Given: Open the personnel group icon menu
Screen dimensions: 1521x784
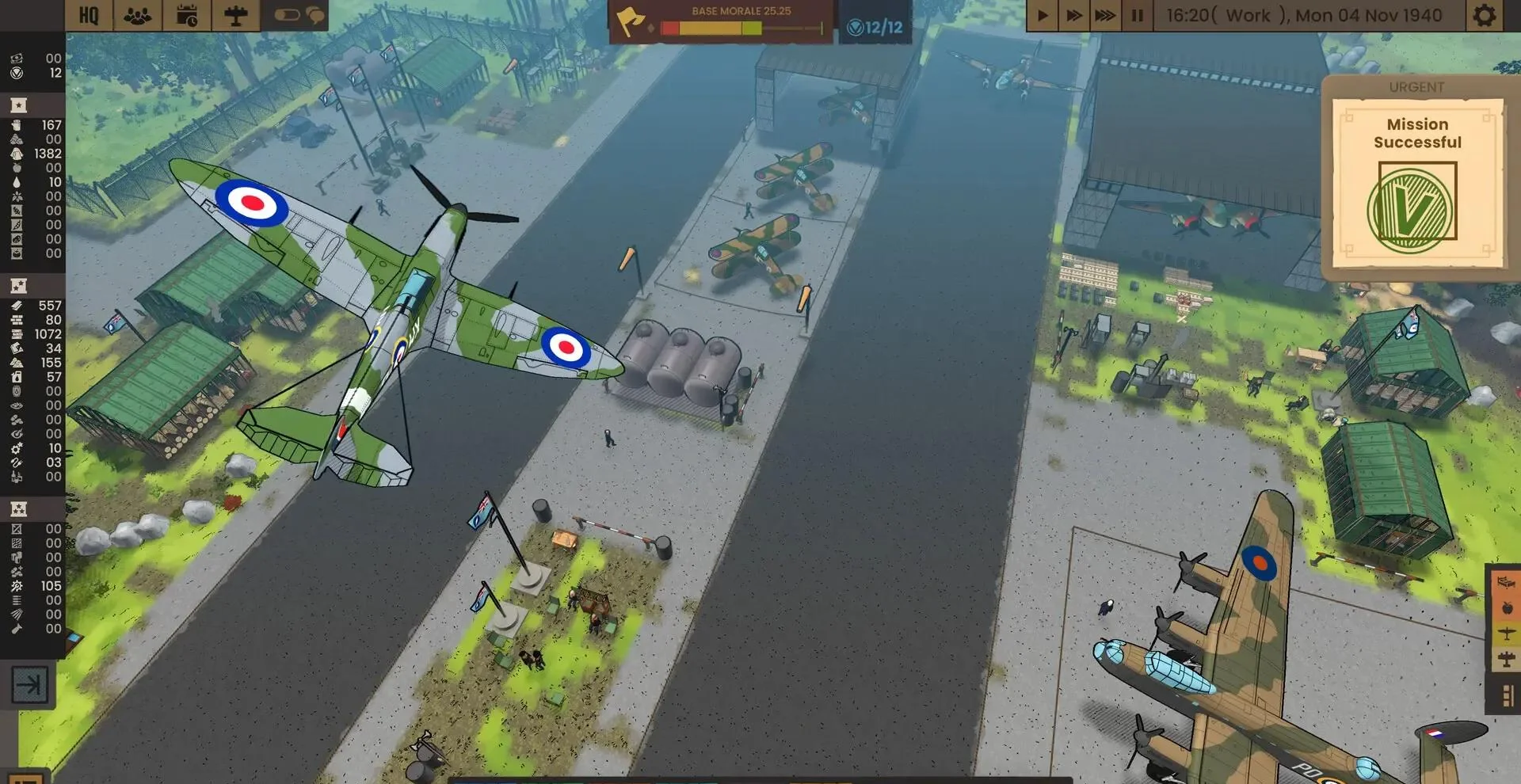Looking at the screenshot, I should 138,15.
